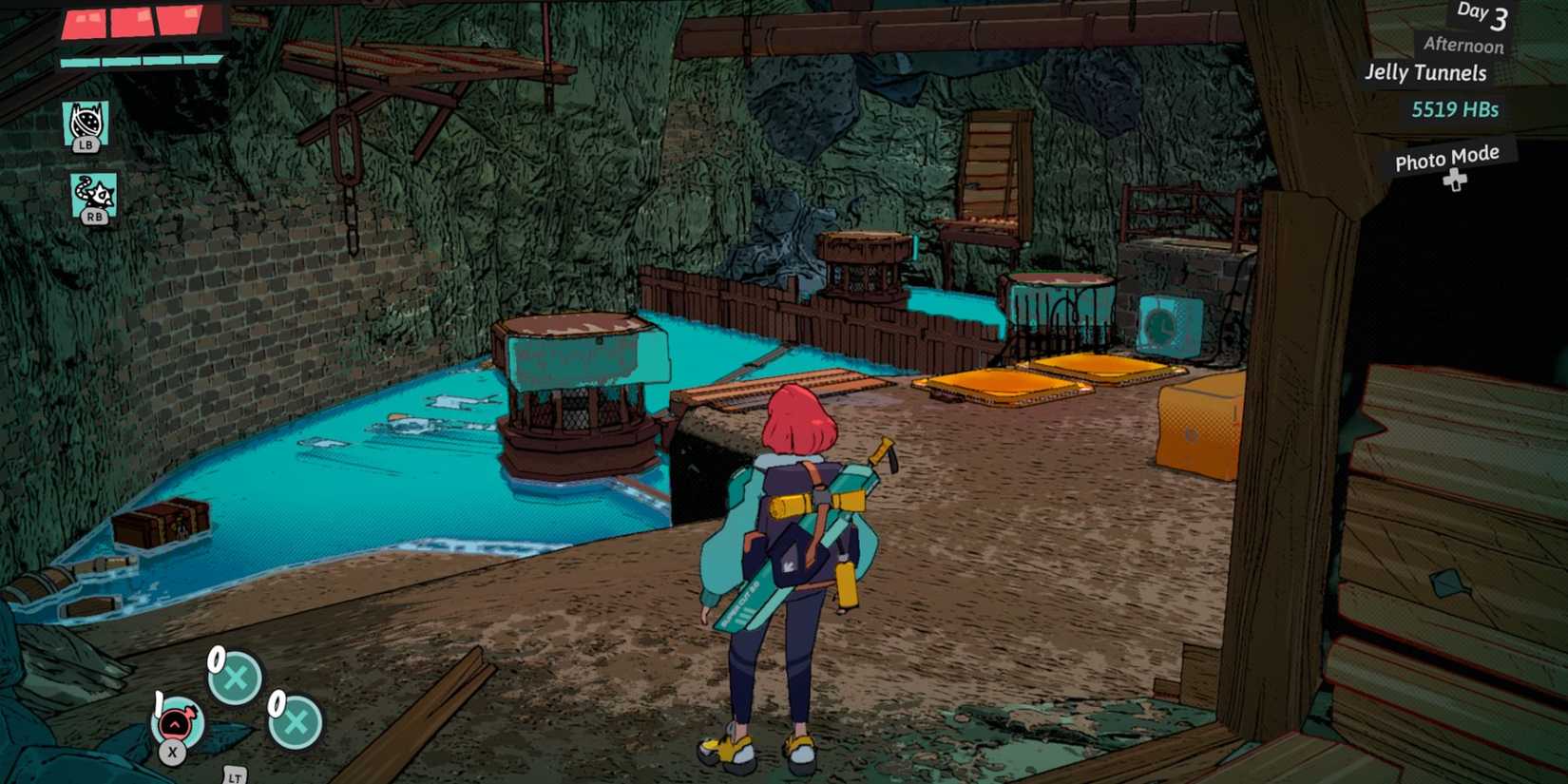Click the 5519 HBs currency display
The image size is (1568, 784).
[x=1456, y=108]
